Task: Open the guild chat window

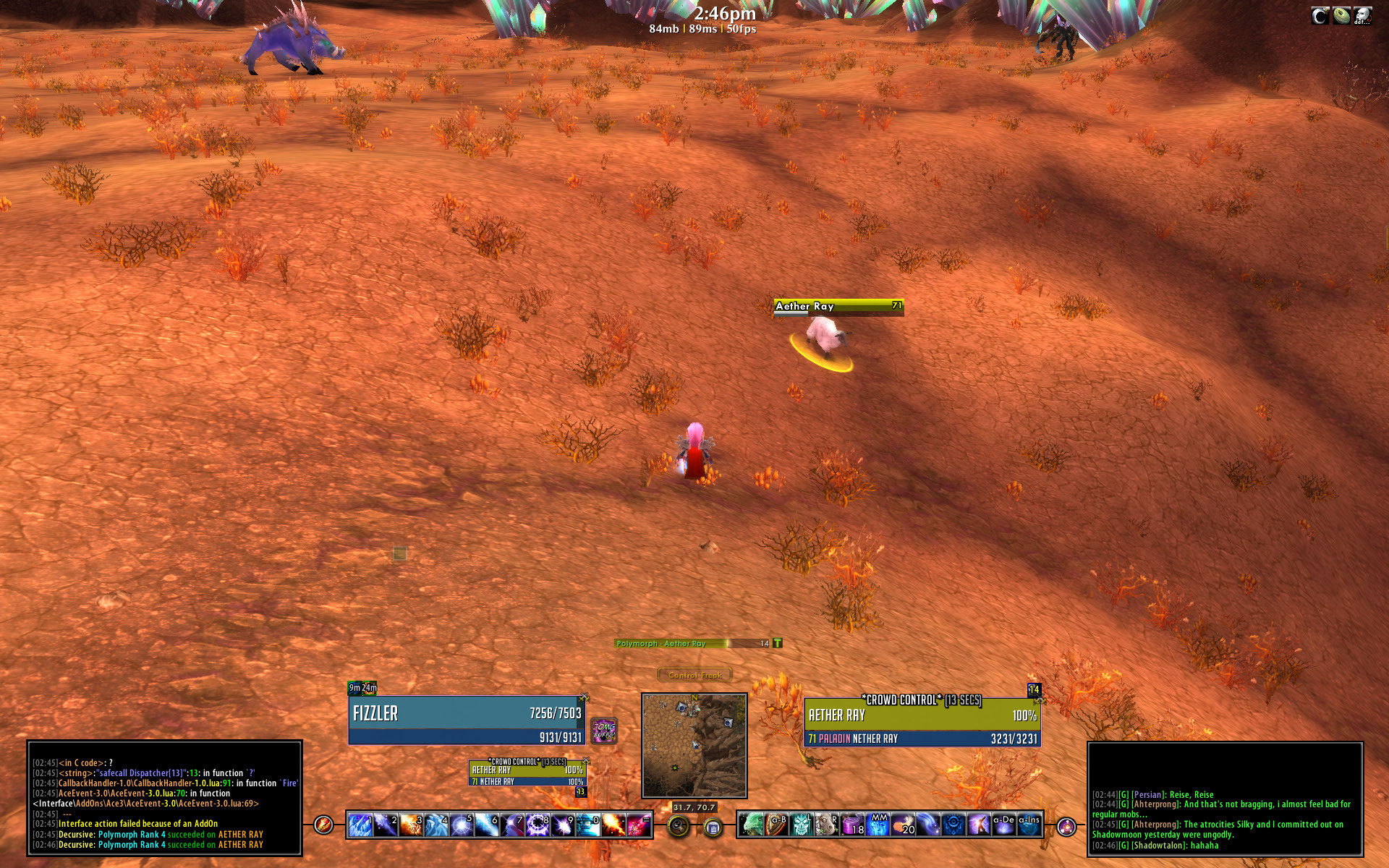Action: pos(1225,799)
